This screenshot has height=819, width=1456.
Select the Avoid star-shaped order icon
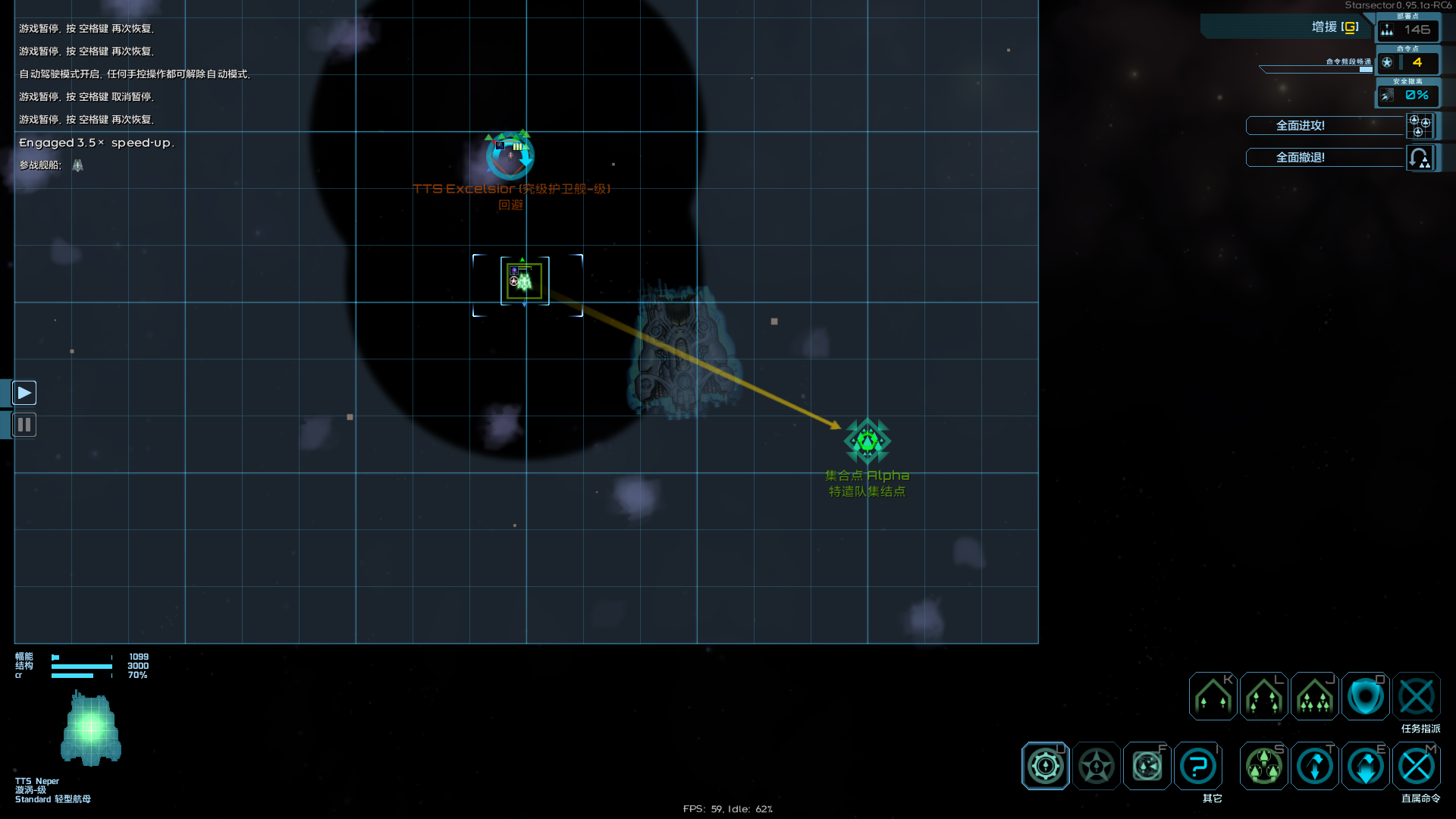[1096, 766]
